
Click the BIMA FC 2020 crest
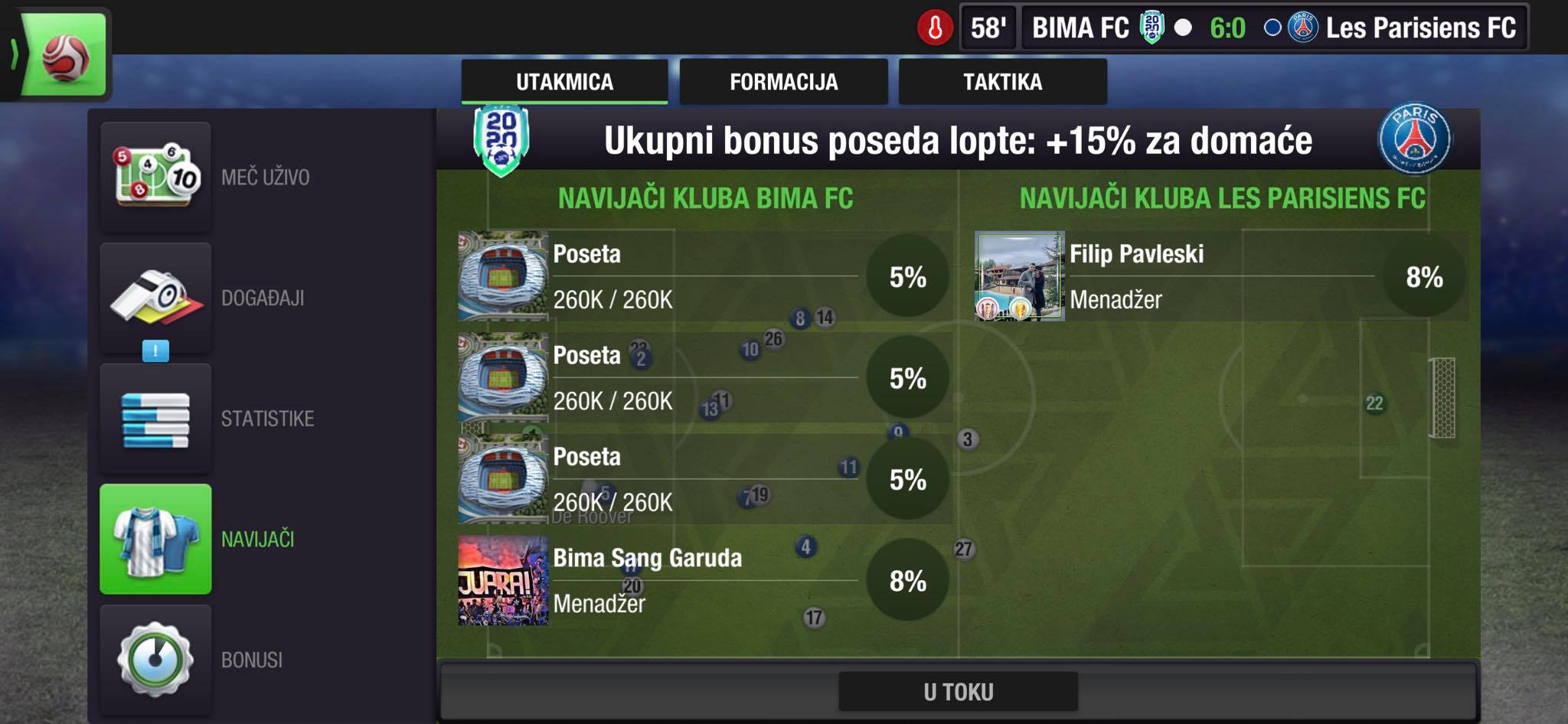tap(501, 141)
